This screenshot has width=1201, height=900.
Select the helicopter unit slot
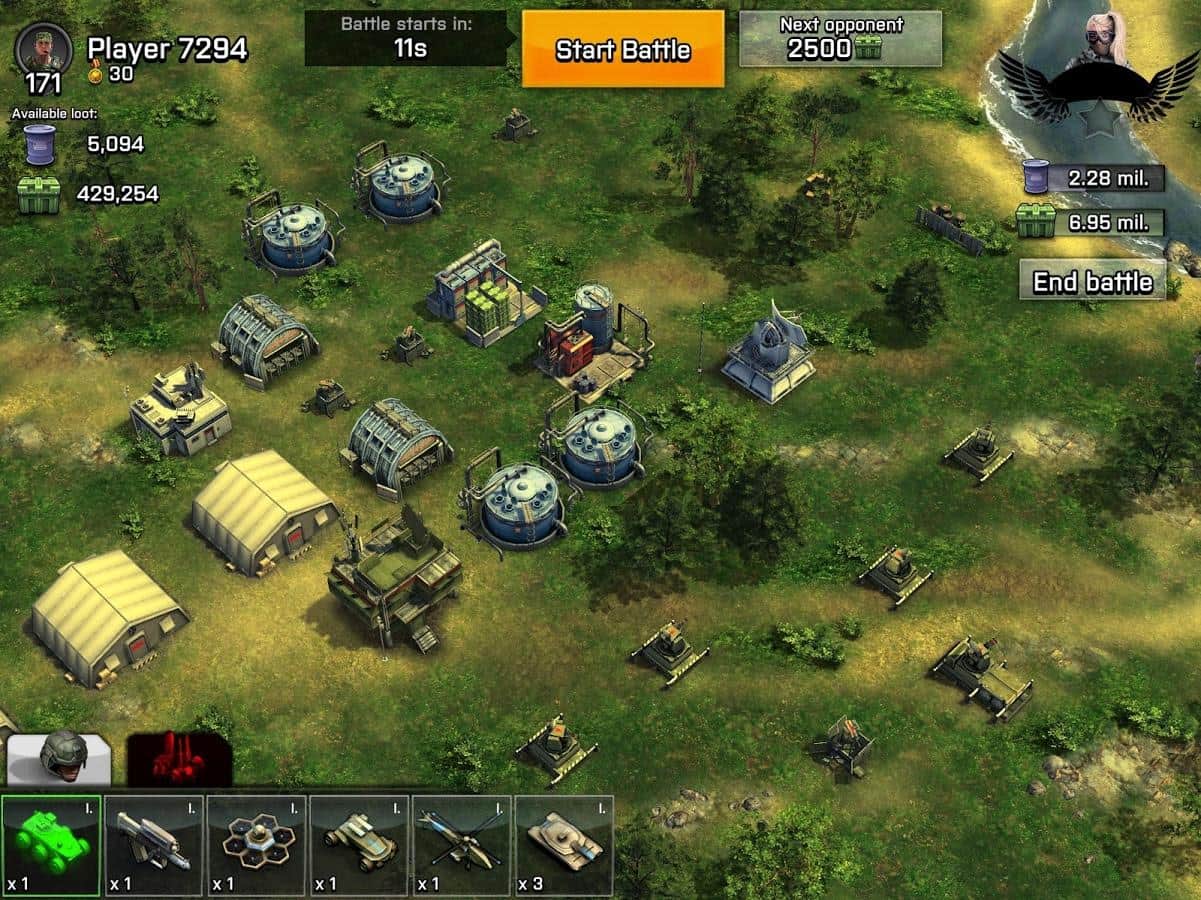[462, 845]
